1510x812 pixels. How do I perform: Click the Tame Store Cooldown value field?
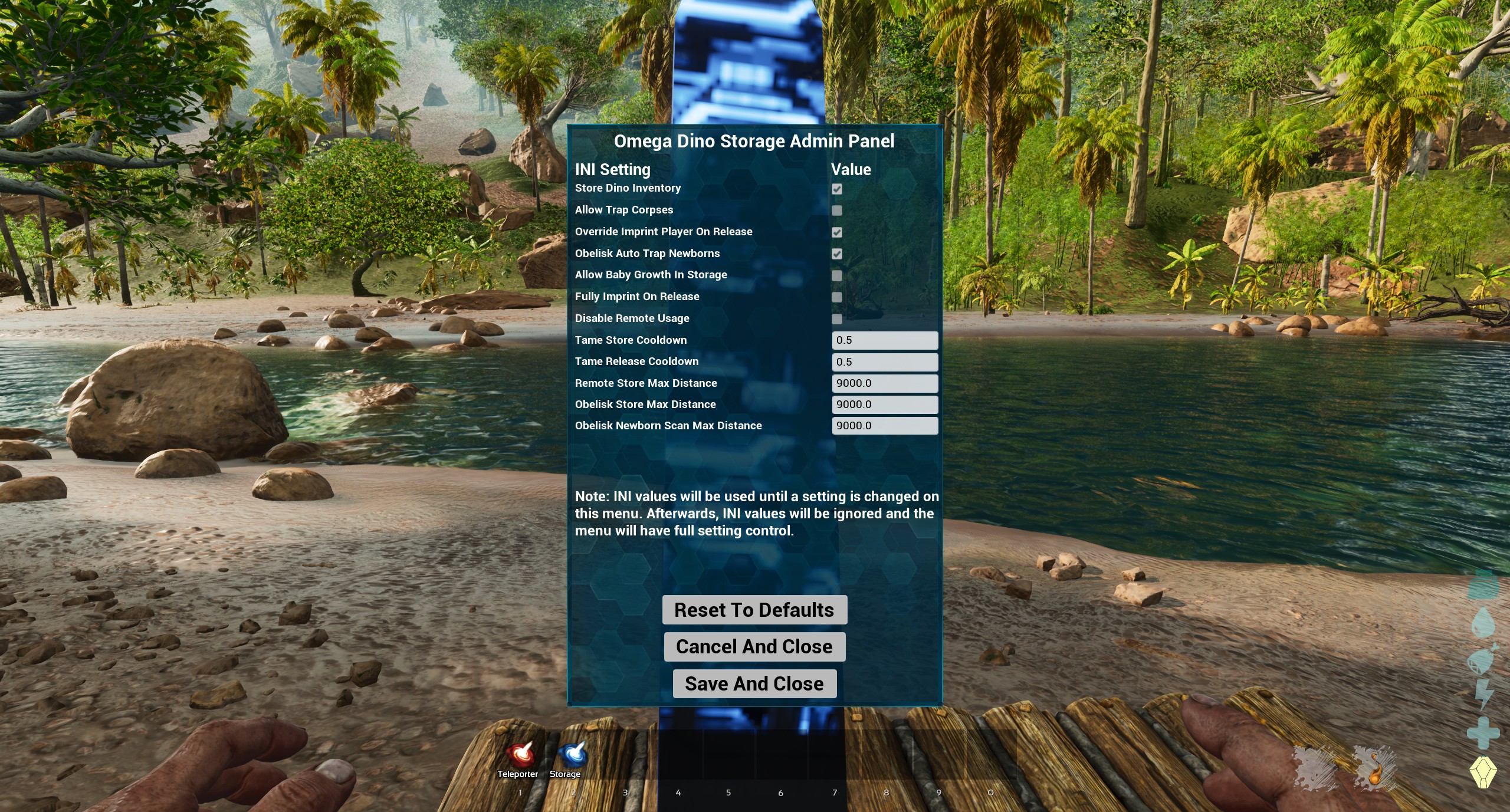(x=885, y=340)
